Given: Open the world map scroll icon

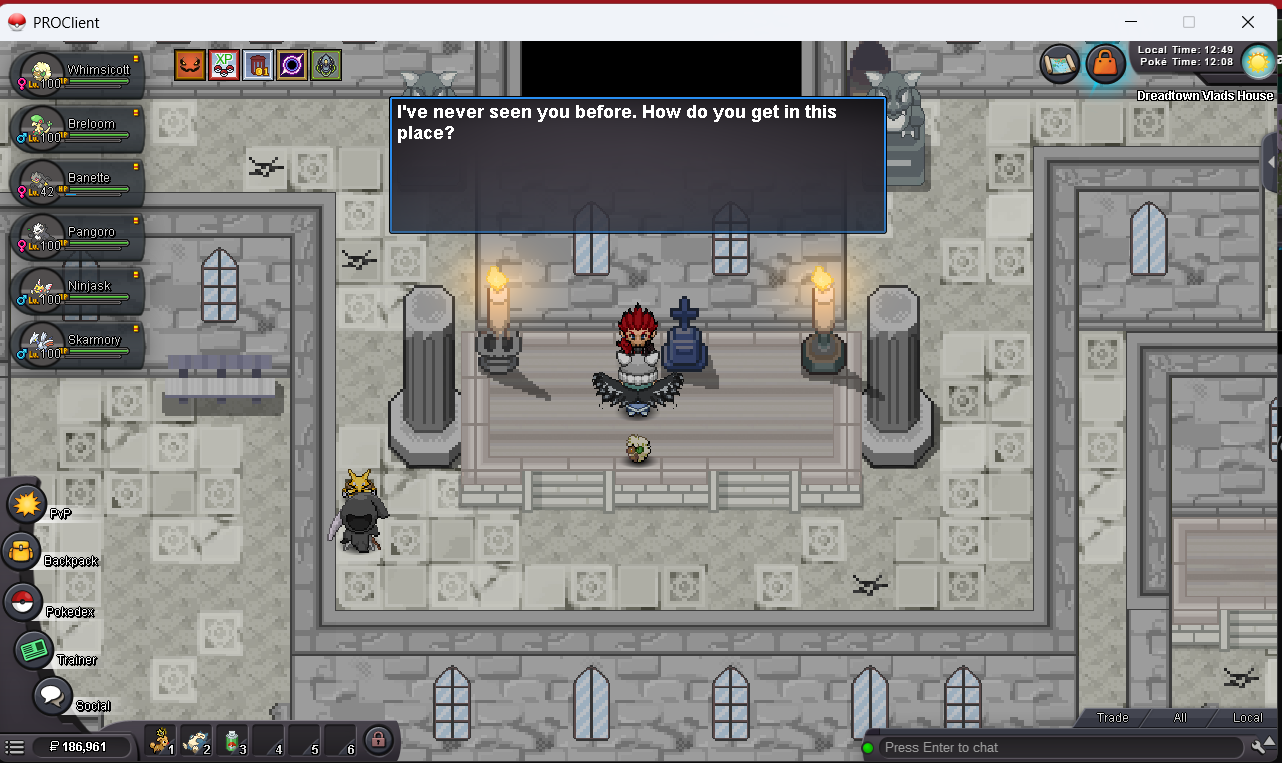Looking at the screenshot, I should (x=1058, y=64).
